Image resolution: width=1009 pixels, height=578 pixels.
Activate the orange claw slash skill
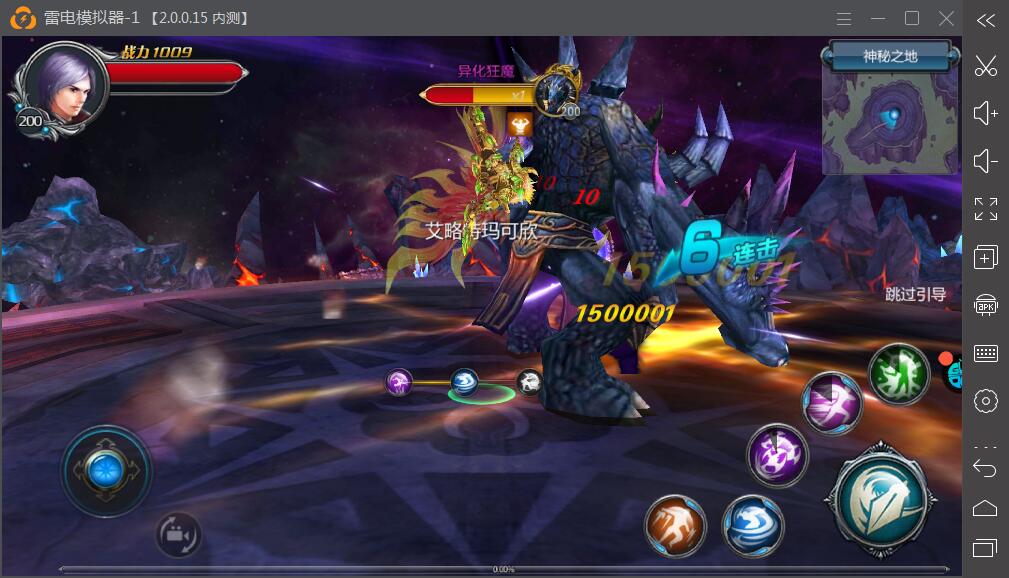(675, 524)
